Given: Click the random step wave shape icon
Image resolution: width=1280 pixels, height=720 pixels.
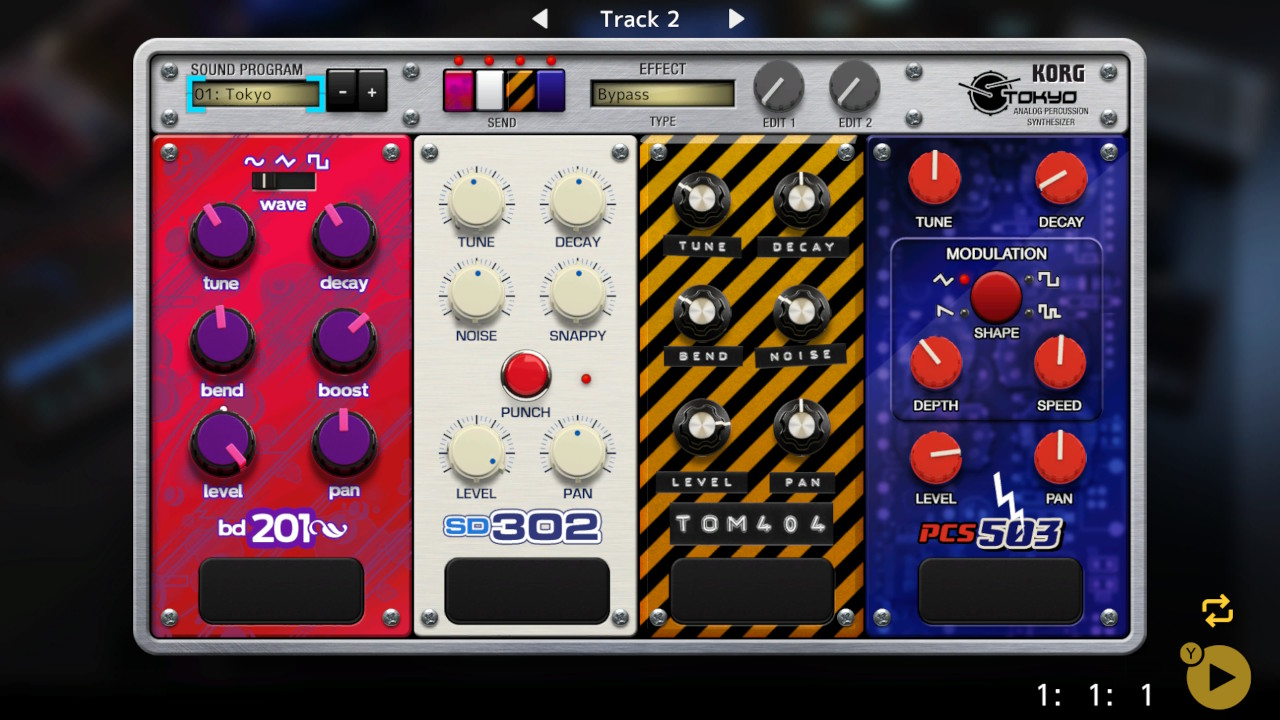Looking at the screenshot, I should point(1048,312).
